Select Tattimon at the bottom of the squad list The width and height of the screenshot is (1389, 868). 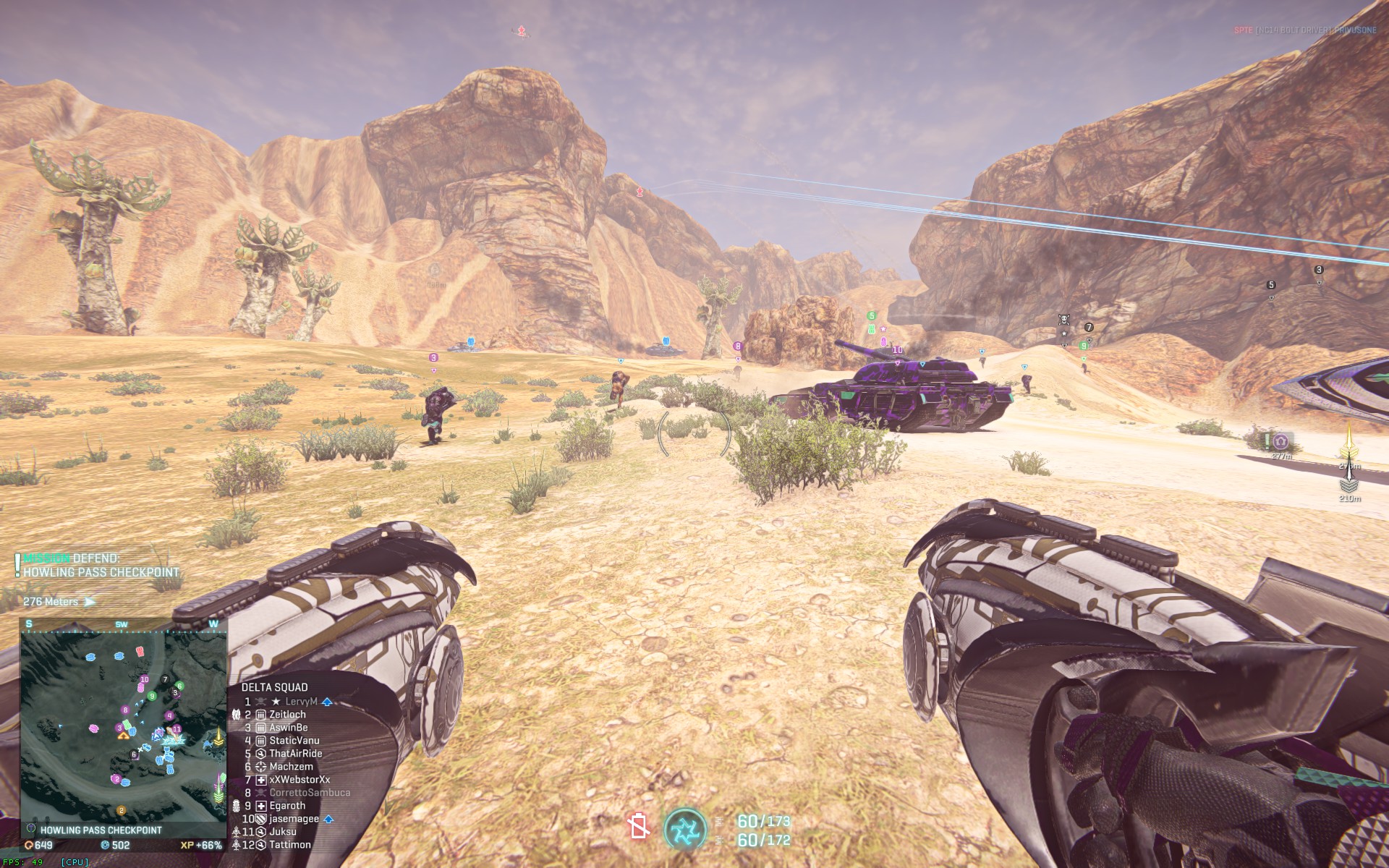[x=289, y=845]
